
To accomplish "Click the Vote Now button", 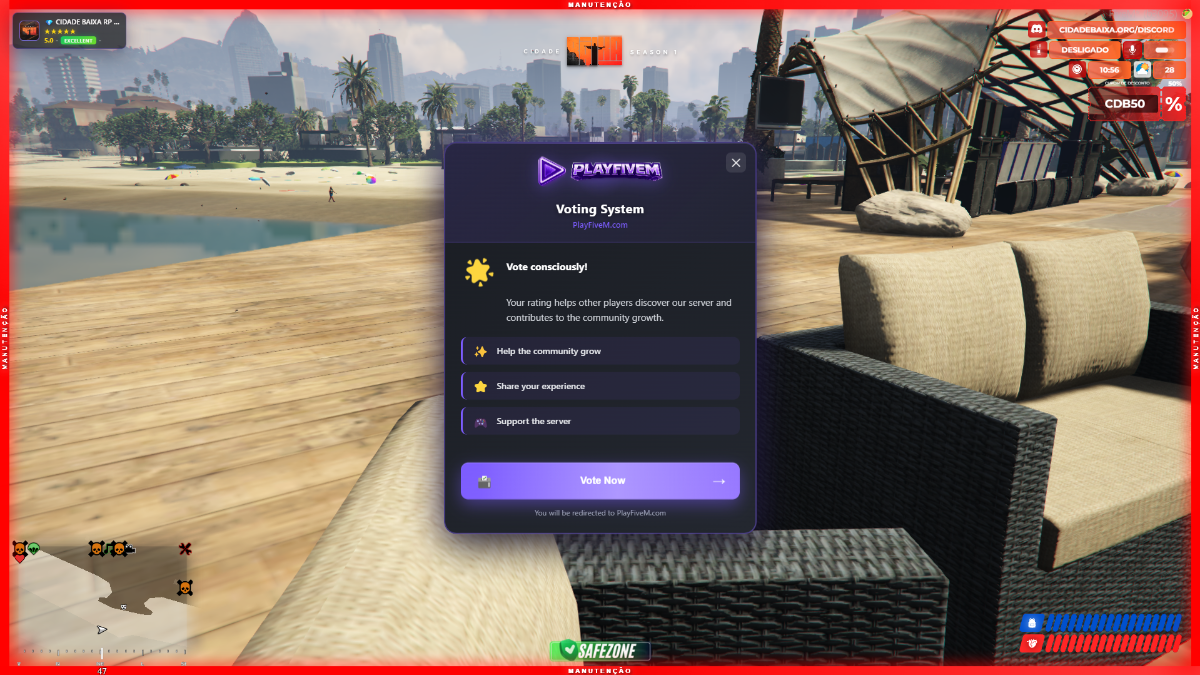I will click(x=600, y=481).
